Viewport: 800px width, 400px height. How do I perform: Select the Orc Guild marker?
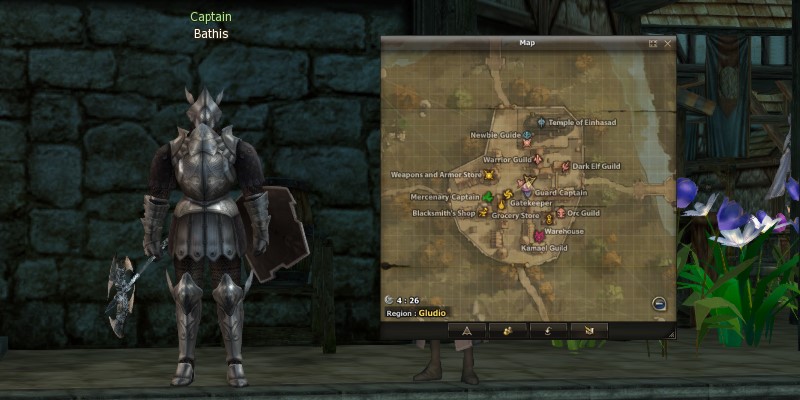561,213
